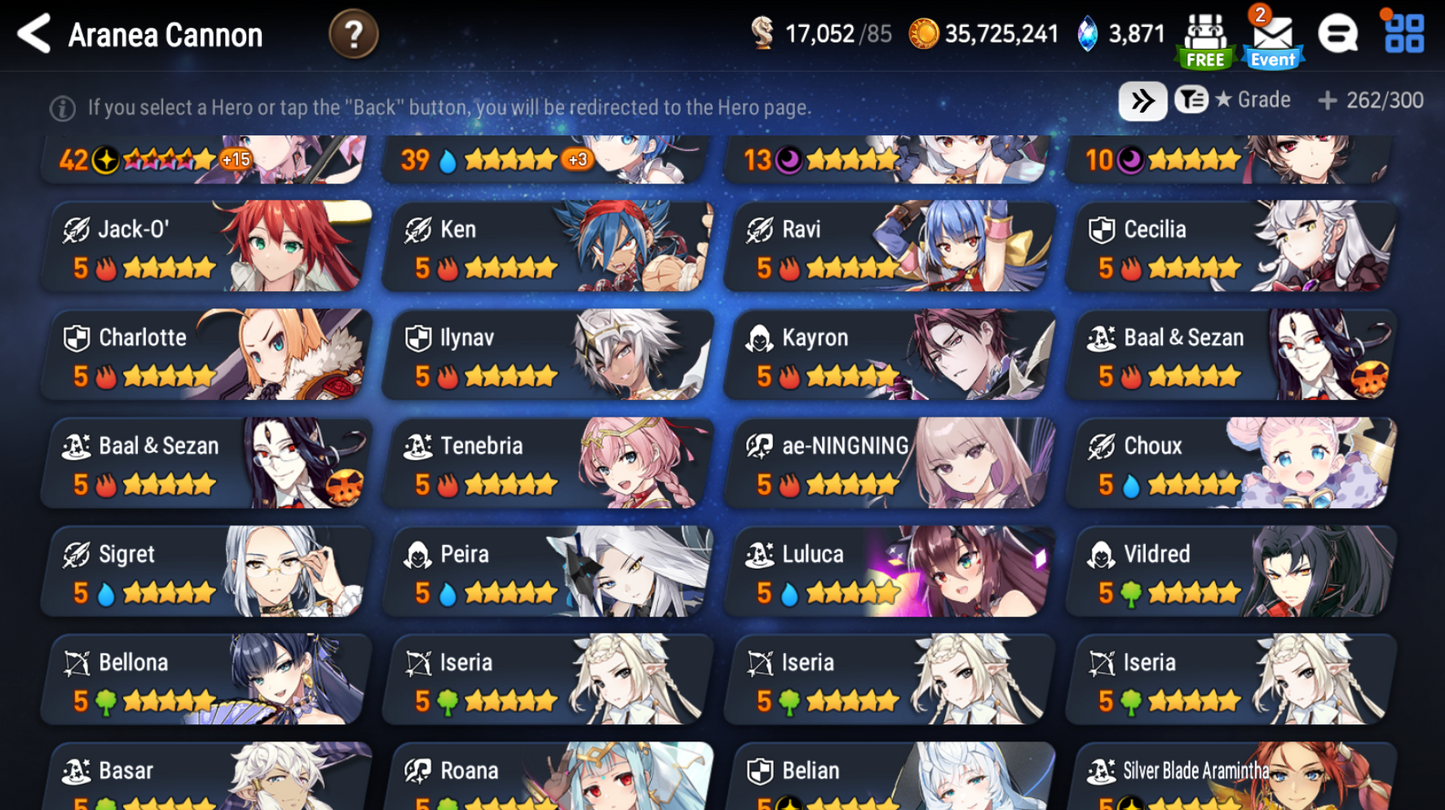Viewport: 1445px width, 810px height.
Task: Select the hero Kayron
Action: (x=888, y=355)
